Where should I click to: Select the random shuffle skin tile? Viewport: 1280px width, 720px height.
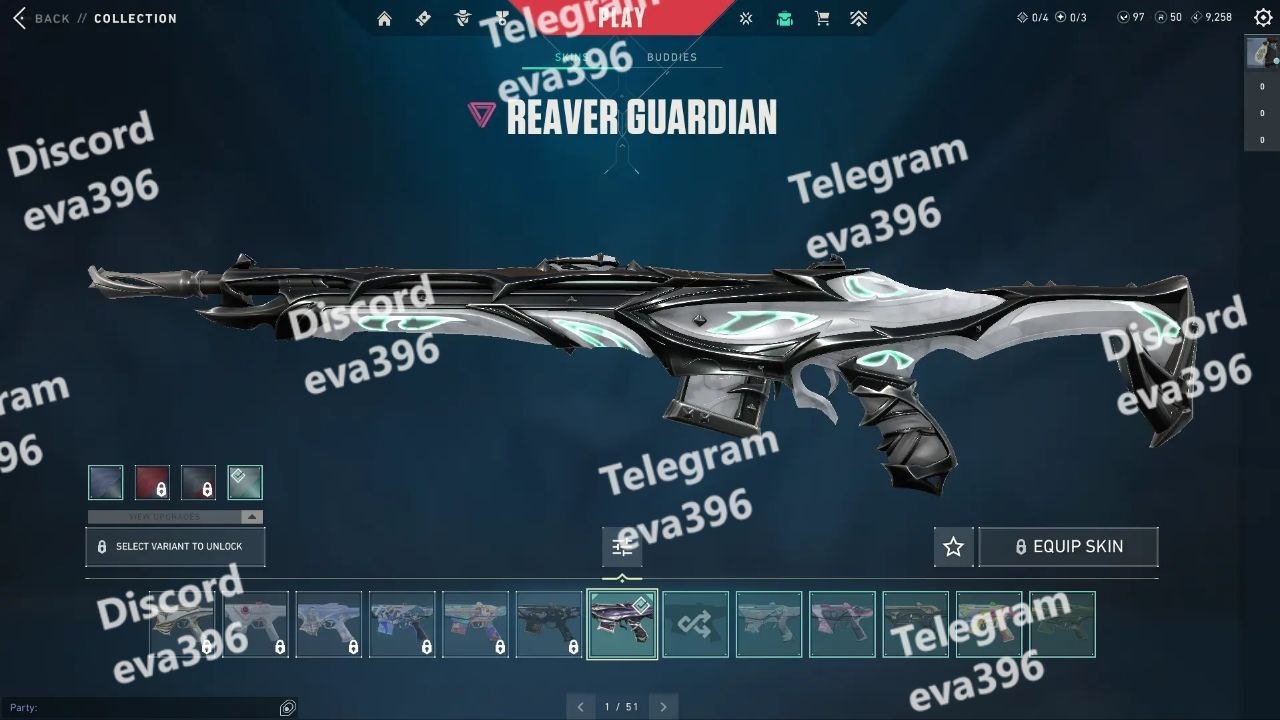coord(696,625)
